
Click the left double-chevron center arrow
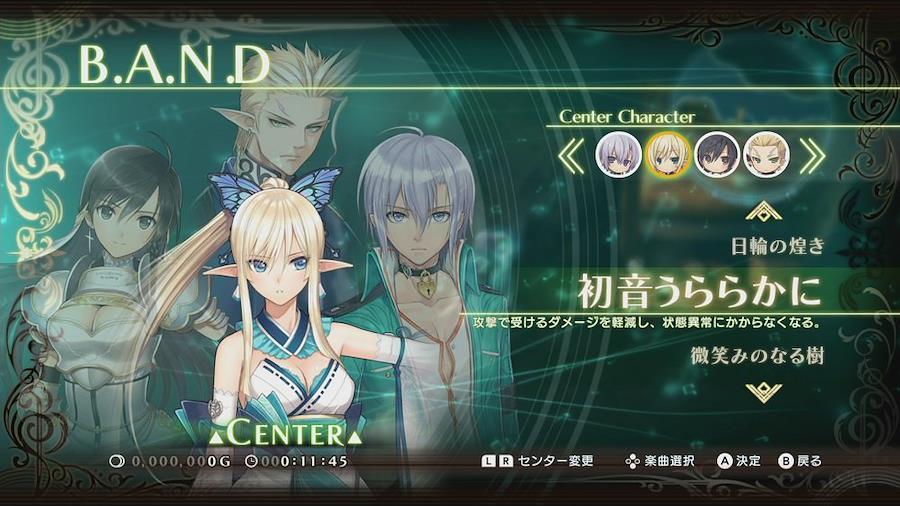[571, 155]
